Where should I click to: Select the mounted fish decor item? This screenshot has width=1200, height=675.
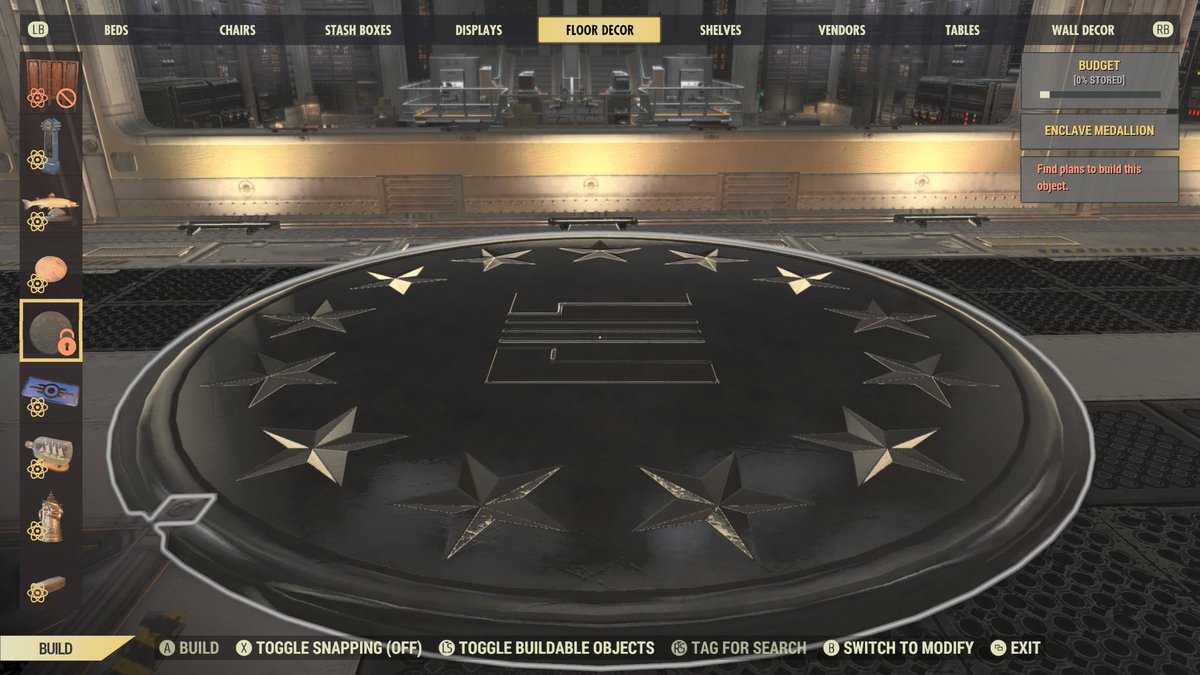click(x=51, y=207)
